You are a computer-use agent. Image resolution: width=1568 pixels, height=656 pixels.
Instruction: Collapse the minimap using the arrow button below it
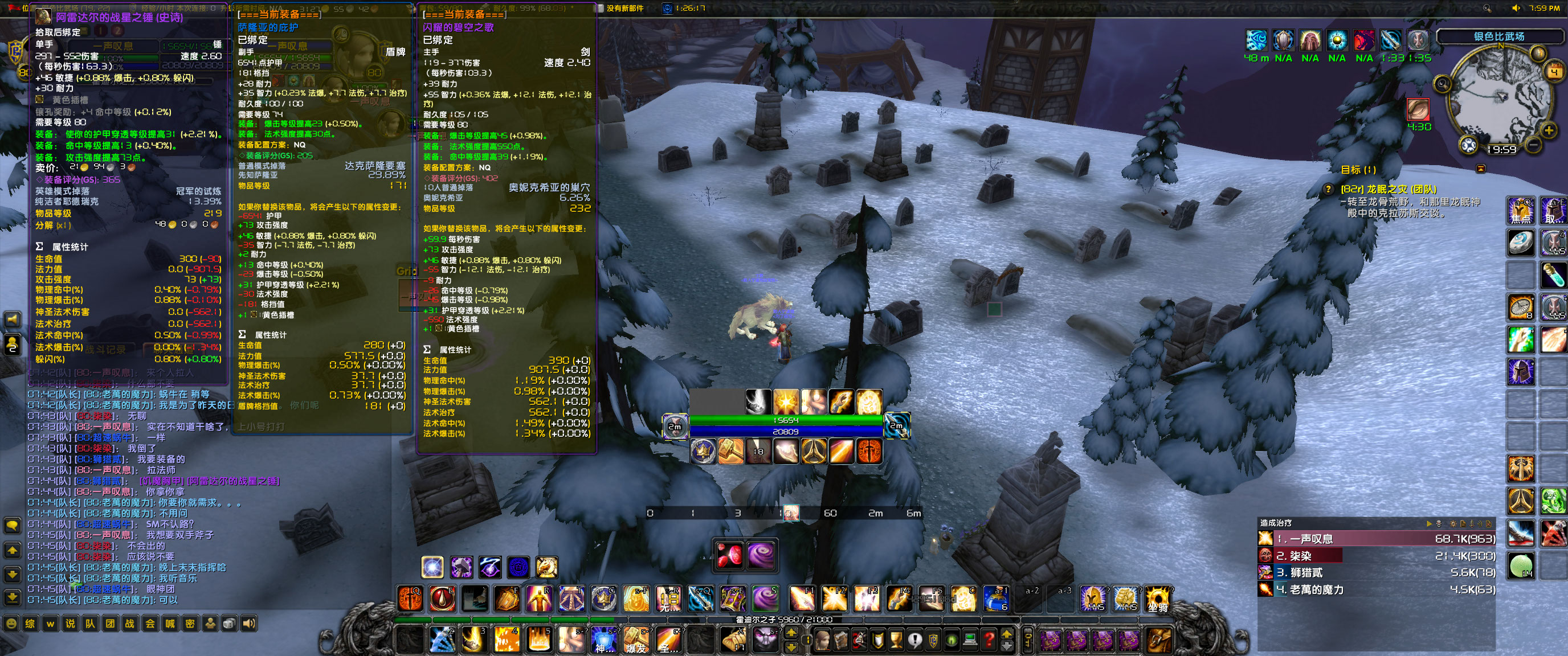(1481, 169)
